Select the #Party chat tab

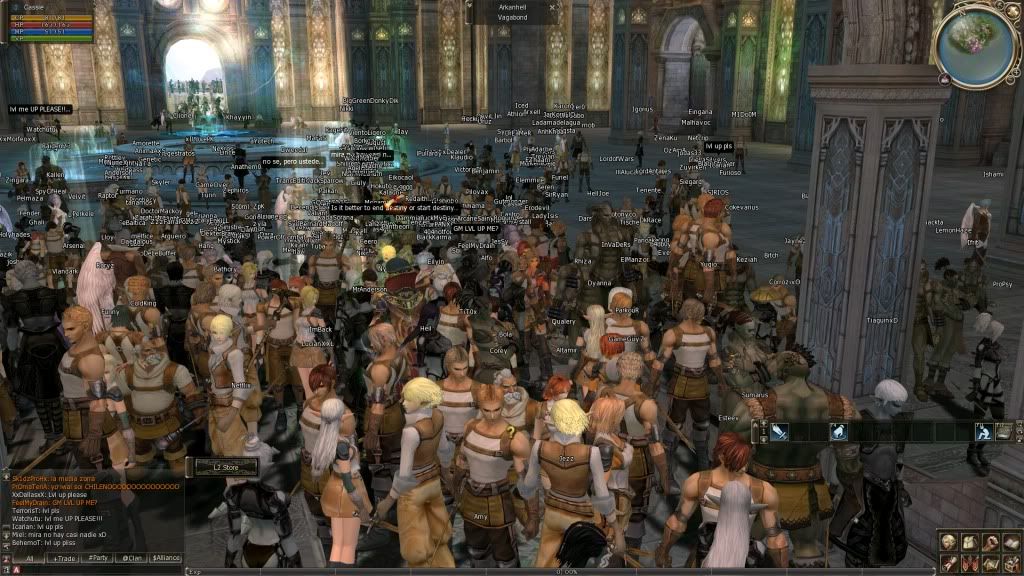[98, 558]
